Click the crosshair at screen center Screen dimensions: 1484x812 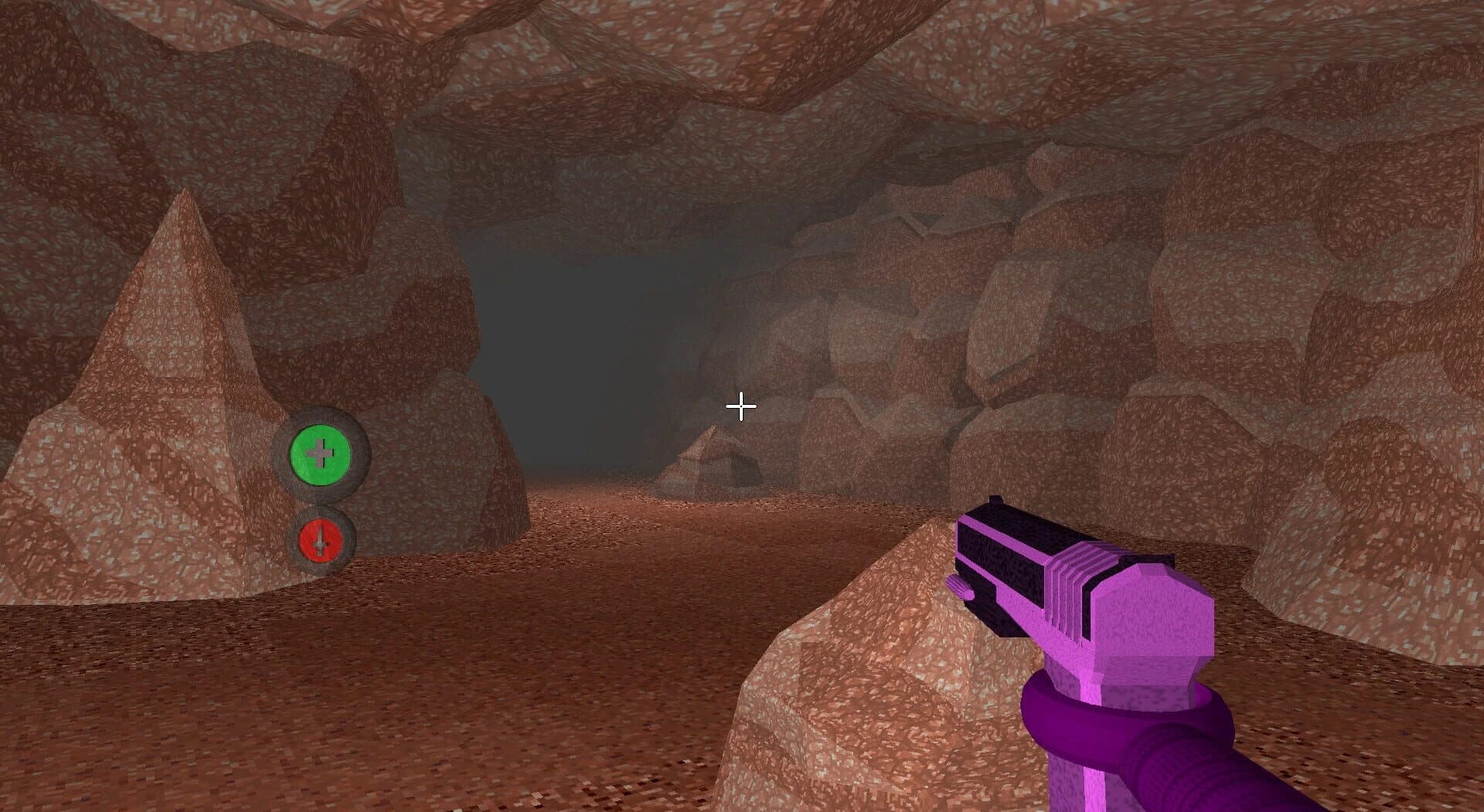click(740, 405)
